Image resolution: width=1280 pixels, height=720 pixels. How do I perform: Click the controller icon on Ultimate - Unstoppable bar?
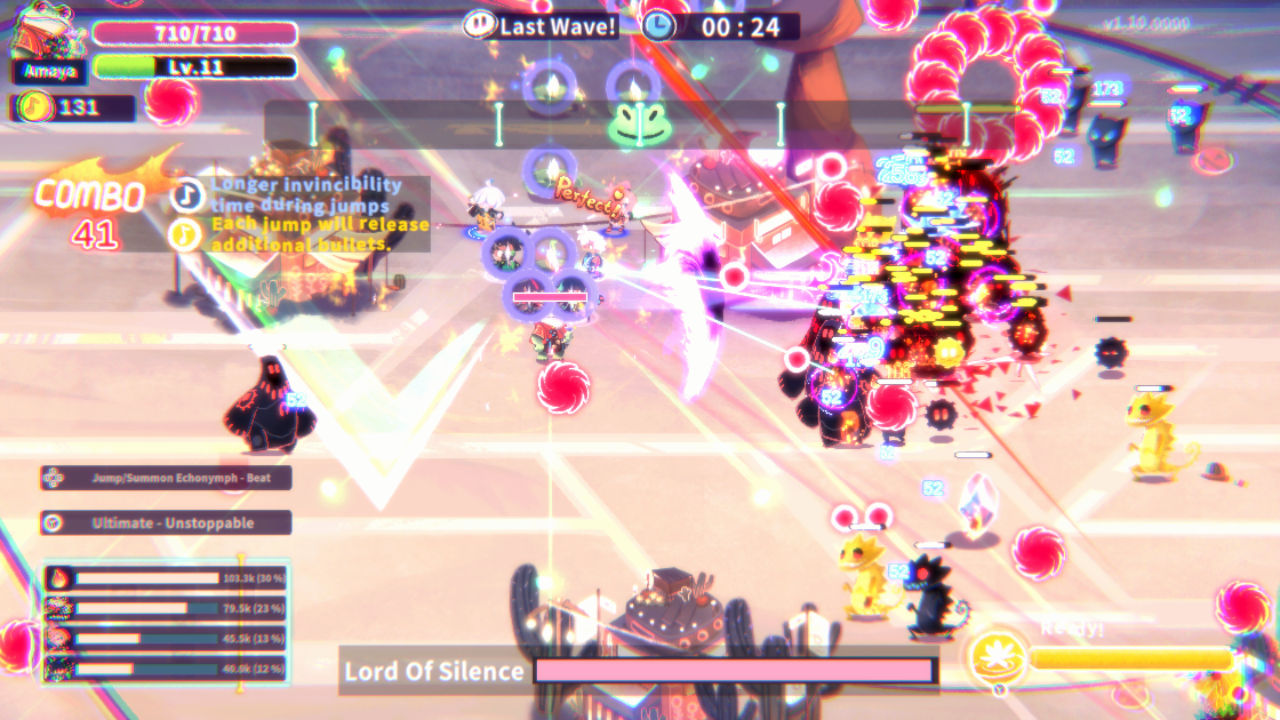point(51,522)
